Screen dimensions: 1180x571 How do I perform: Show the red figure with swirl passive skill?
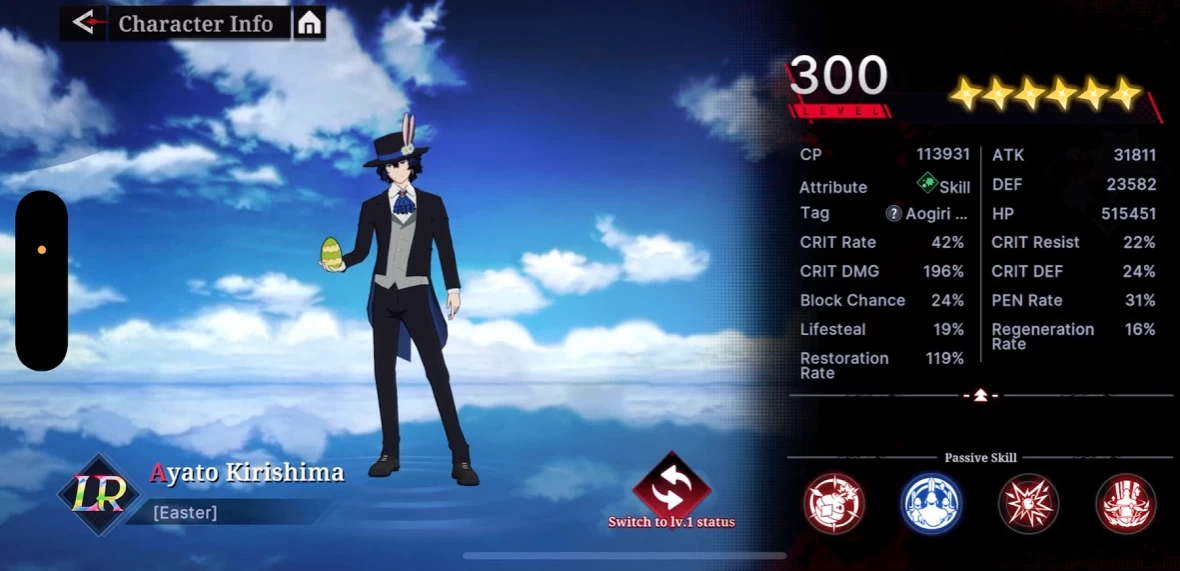pos(1126,503)
